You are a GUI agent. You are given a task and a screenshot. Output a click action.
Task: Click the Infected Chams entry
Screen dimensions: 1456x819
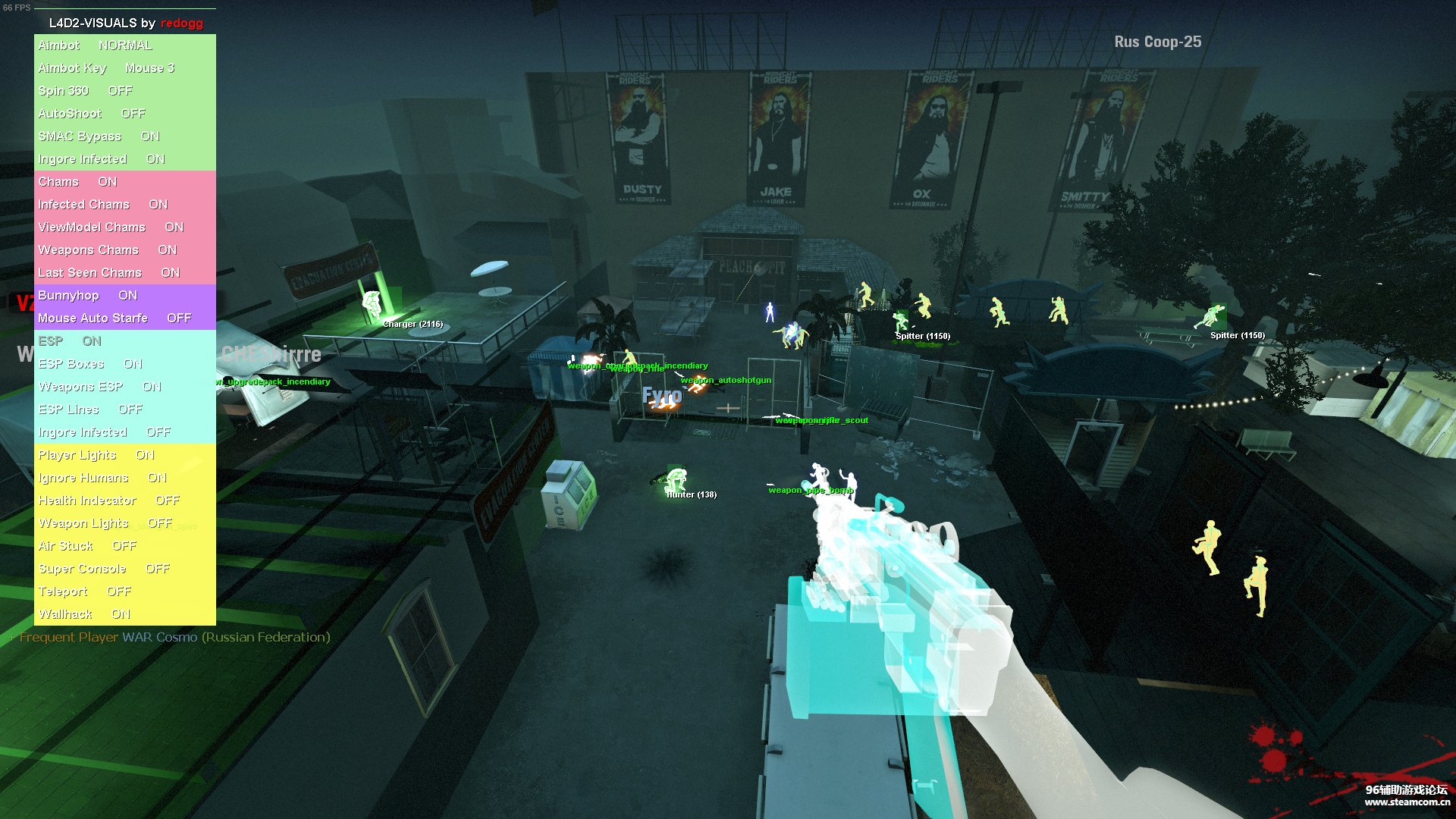click(103, 205)
